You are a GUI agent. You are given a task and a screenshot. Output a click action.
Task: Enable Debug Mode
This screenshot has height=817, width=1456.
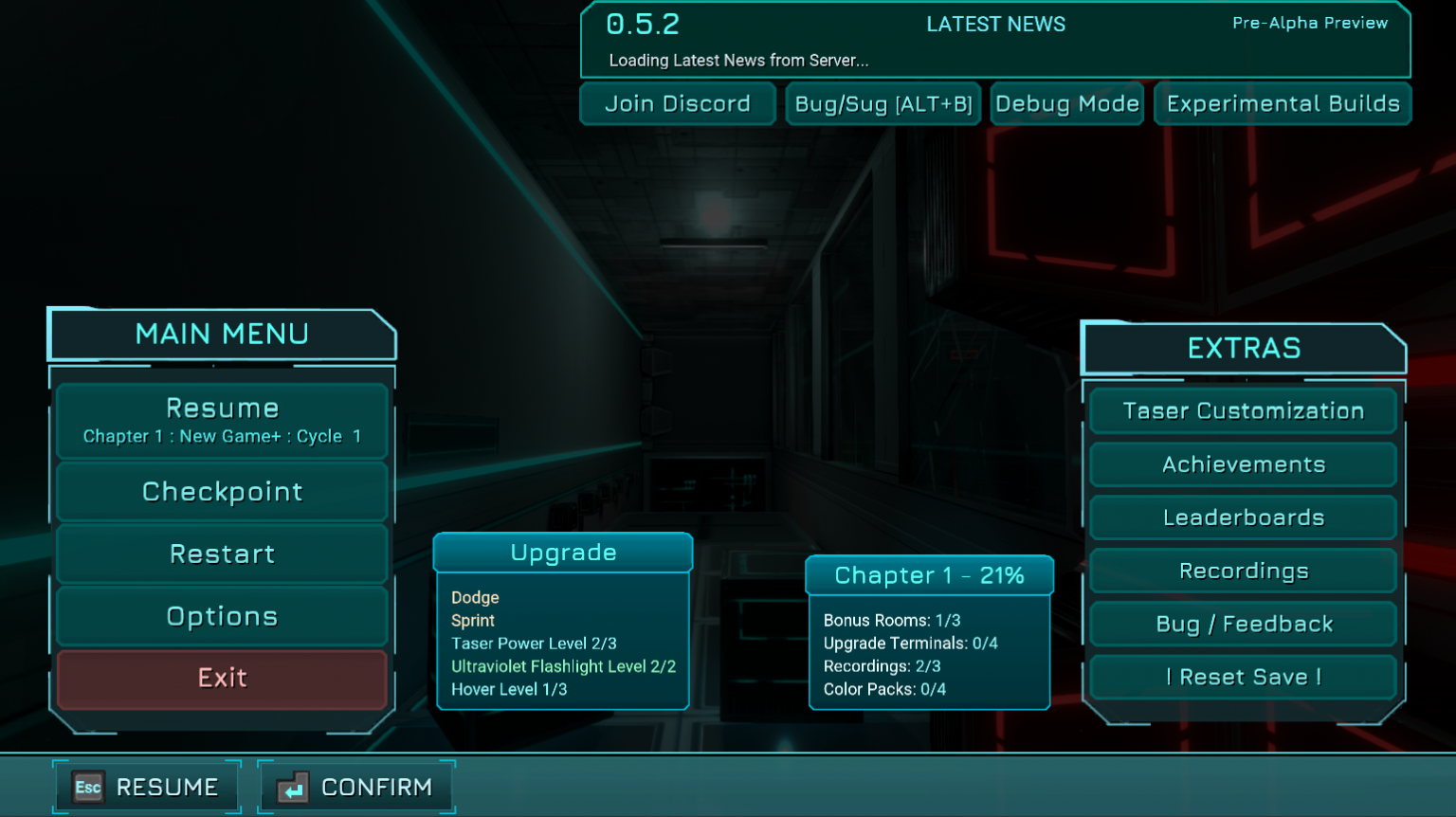pos(1066,103)
